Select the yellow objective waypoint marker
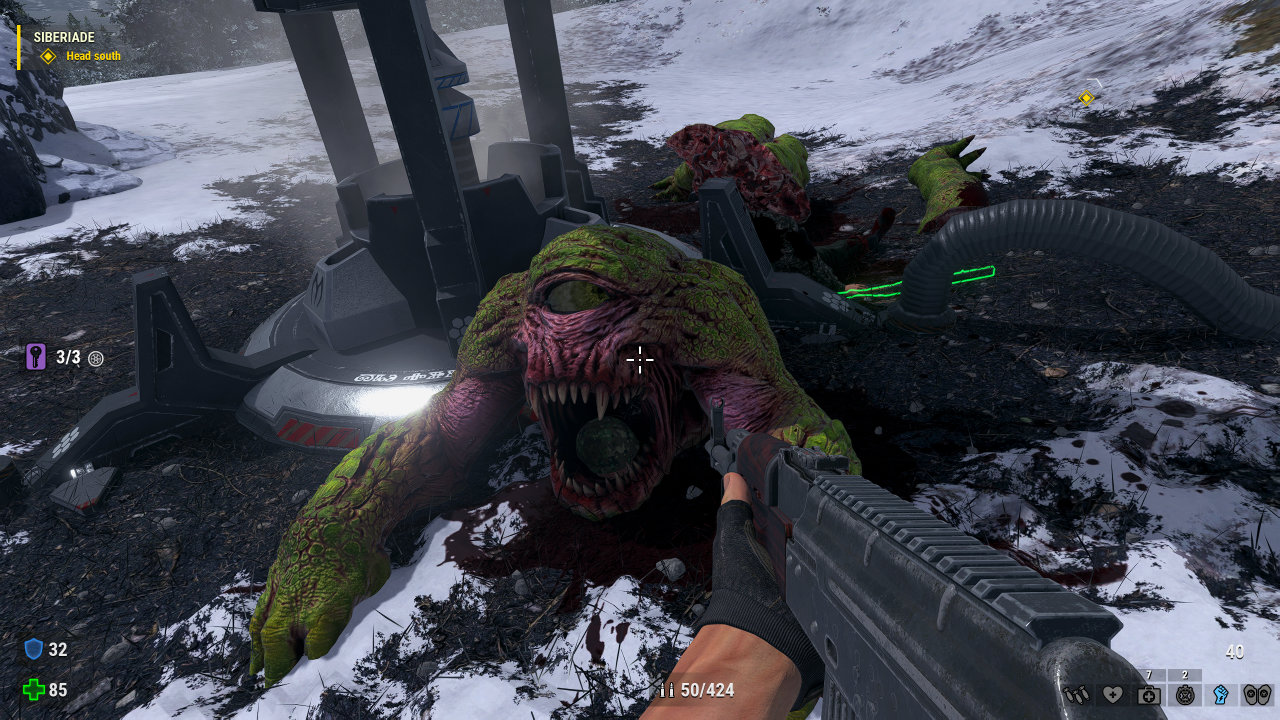1280x720 pixels. coord(1086,97)
